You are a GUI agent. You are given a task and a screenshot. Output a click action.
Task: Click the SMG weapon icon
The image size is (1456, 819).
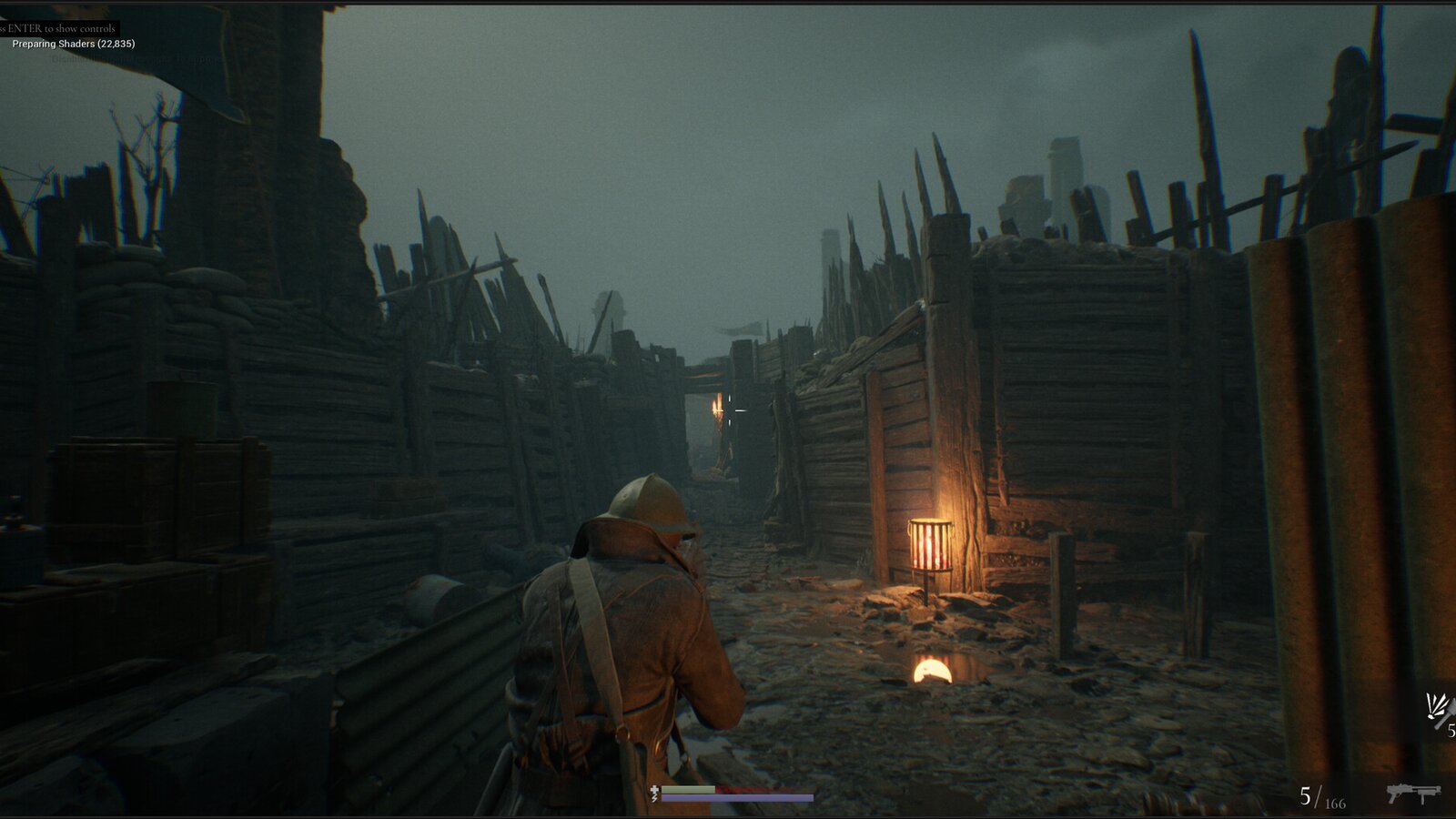click(1413, 794)
